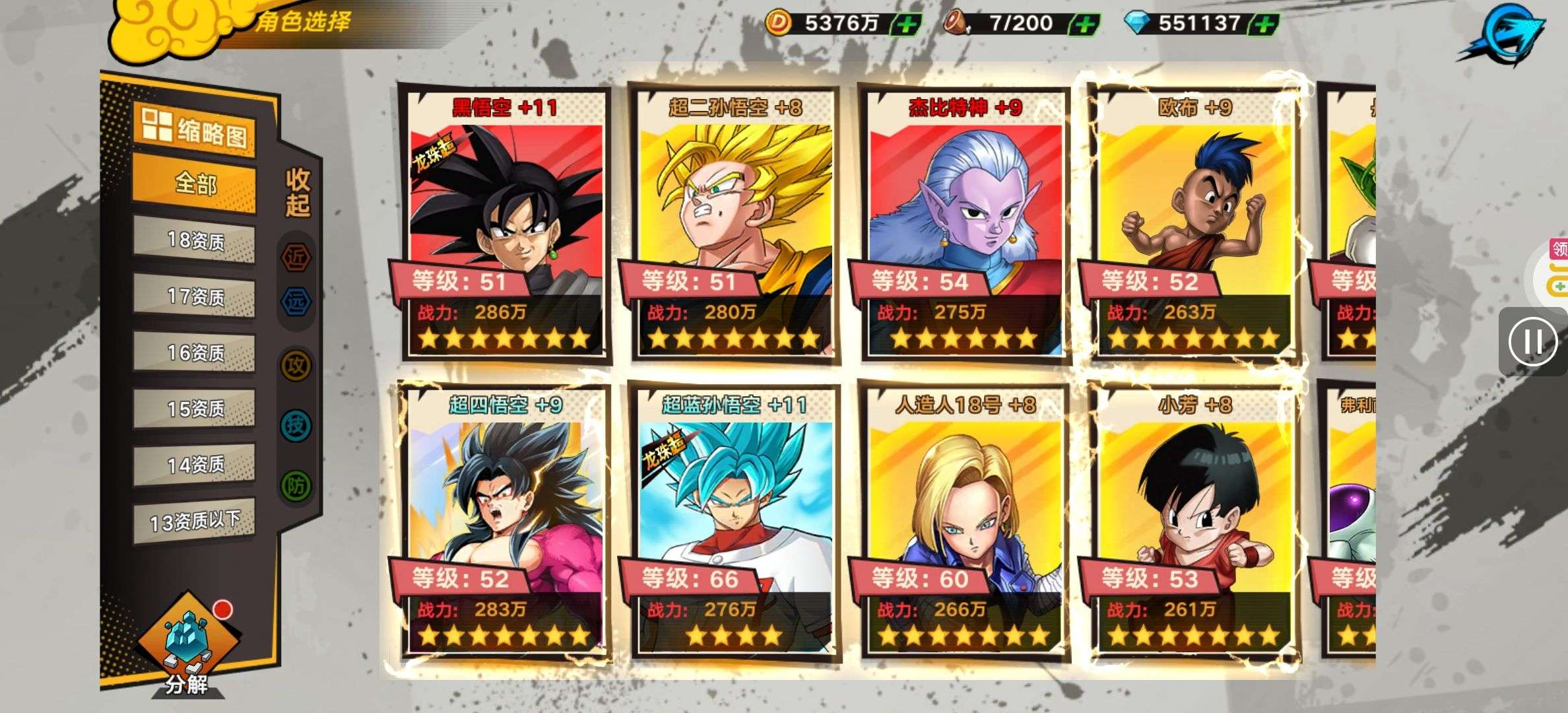The width and height of the screenshot is (1568, 713).
Task: Filter by 18资质 characters
Action: coord(195,240)
